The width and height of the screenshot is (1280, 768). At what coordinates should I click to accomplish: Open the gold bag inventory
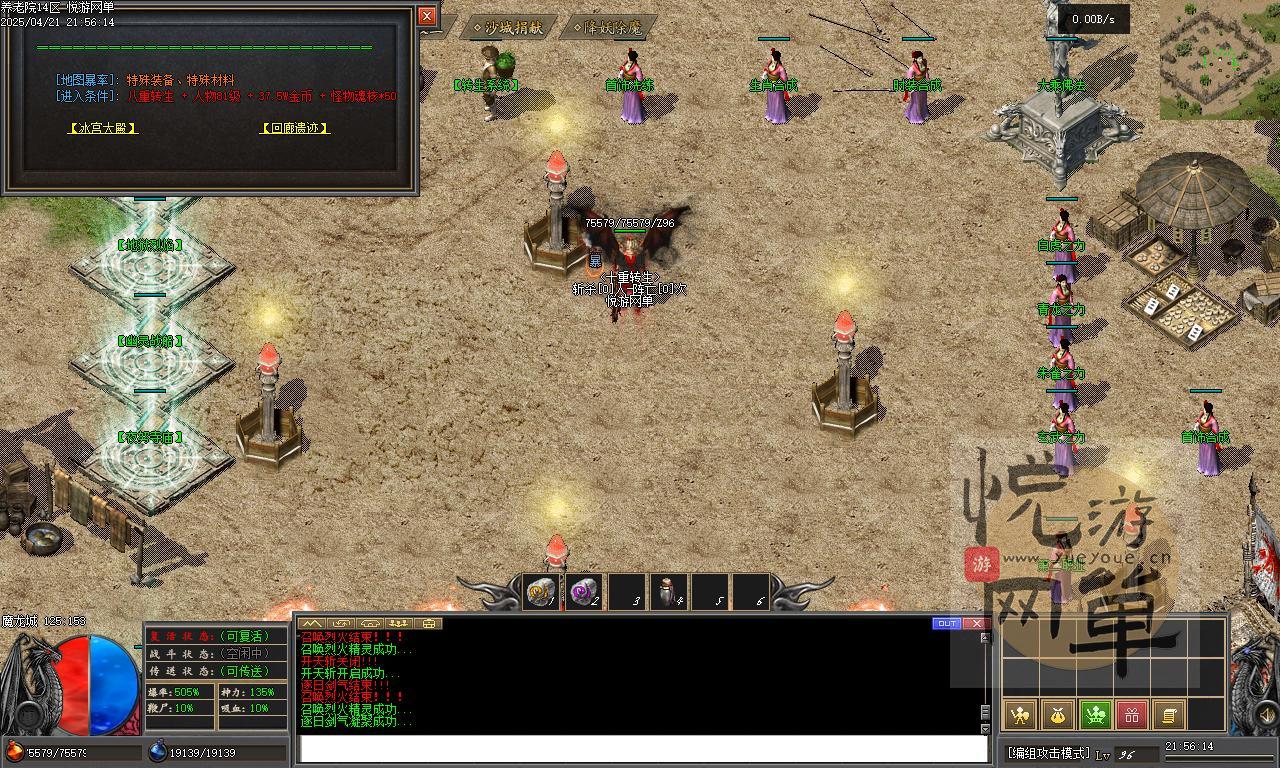(x=1058, y=714)
